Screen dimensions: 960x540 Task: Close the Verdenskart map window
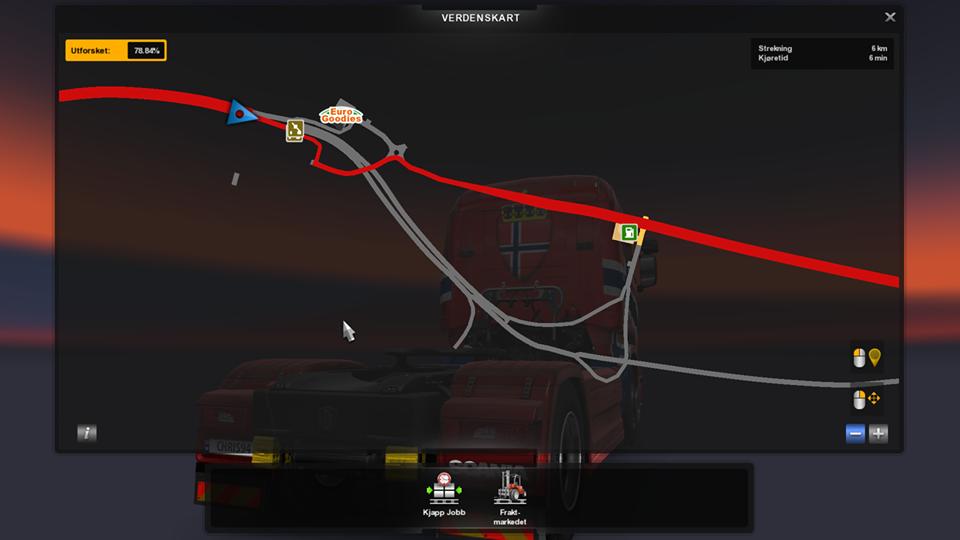(x=890, y=17)
